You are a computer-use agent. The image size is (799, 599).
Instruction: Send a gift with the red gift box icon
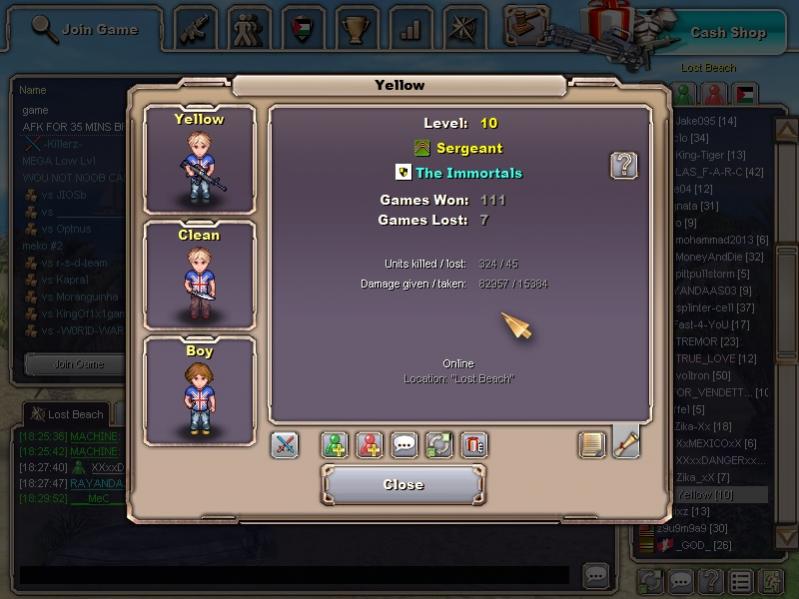474,445
